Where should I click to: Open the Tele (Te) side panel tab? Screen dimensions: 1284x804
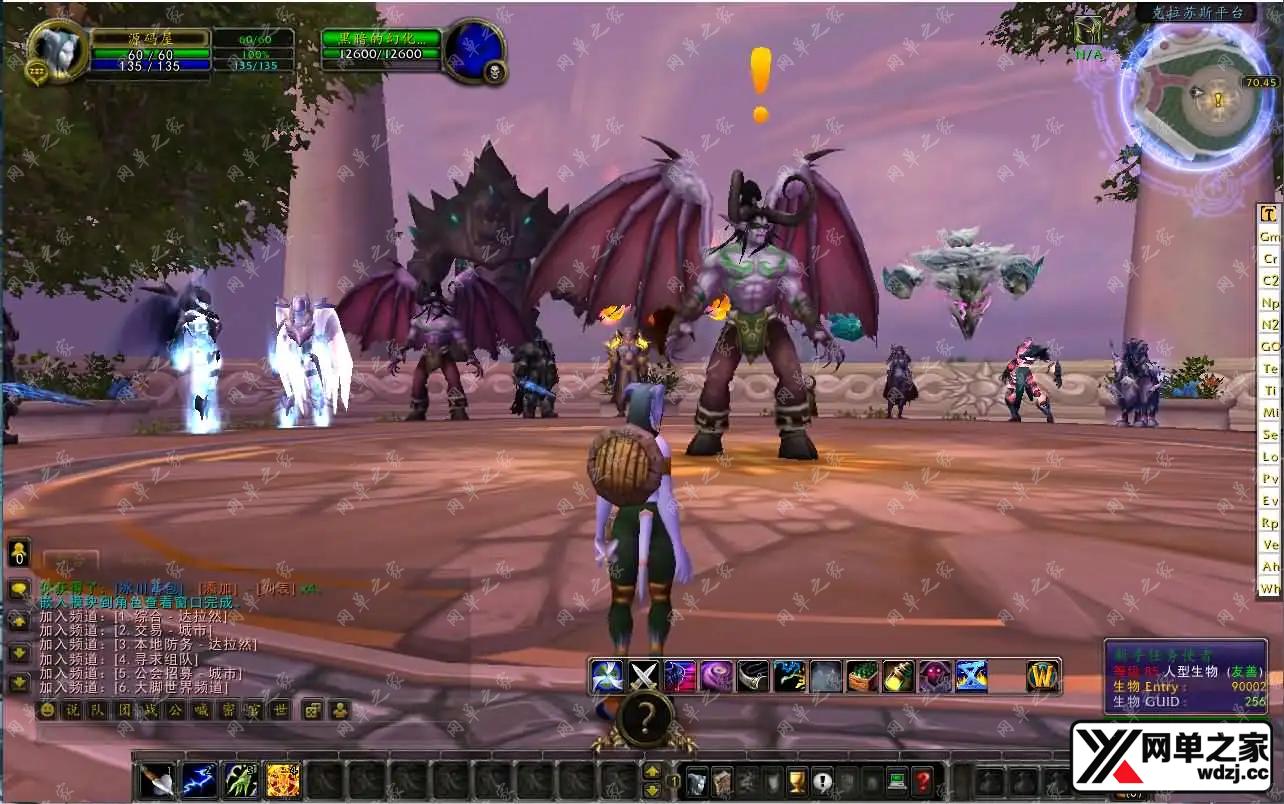click(x=1269, y=369)
